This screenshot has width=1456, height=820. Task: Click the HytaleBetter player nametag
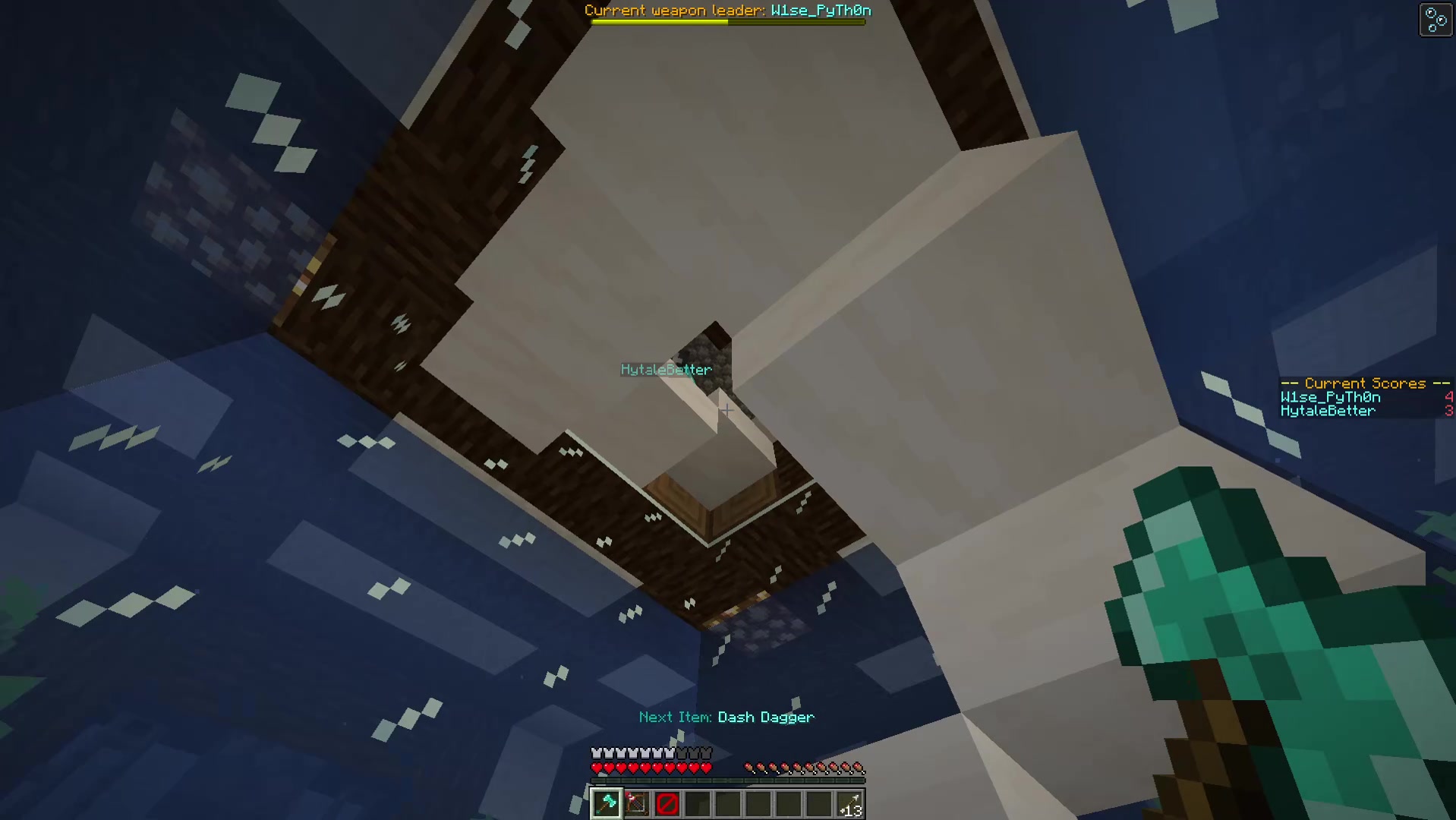(x=666, y=370)
